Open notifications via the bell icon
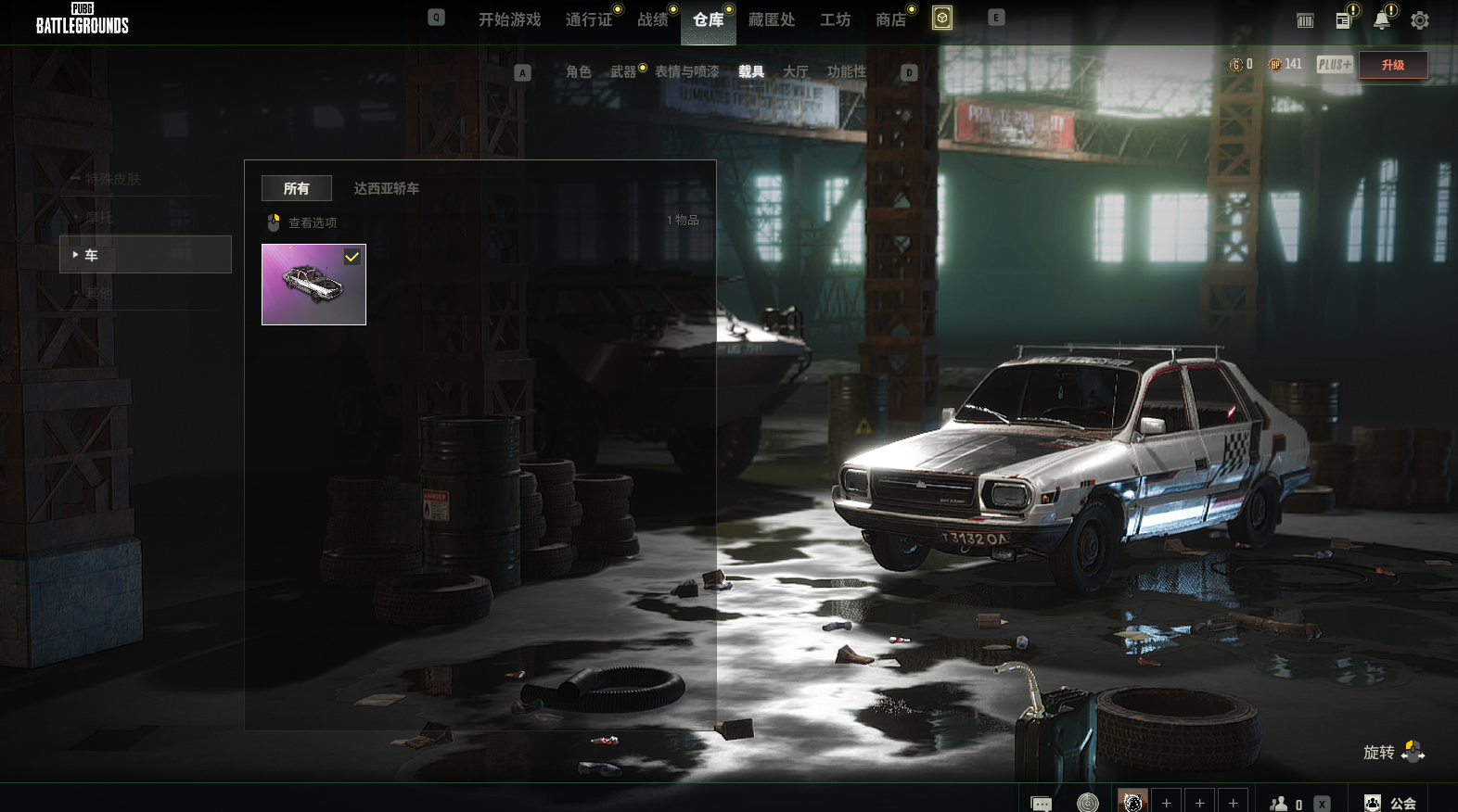The height and width of the screenshot is (812, 1458). (1382, 20)
